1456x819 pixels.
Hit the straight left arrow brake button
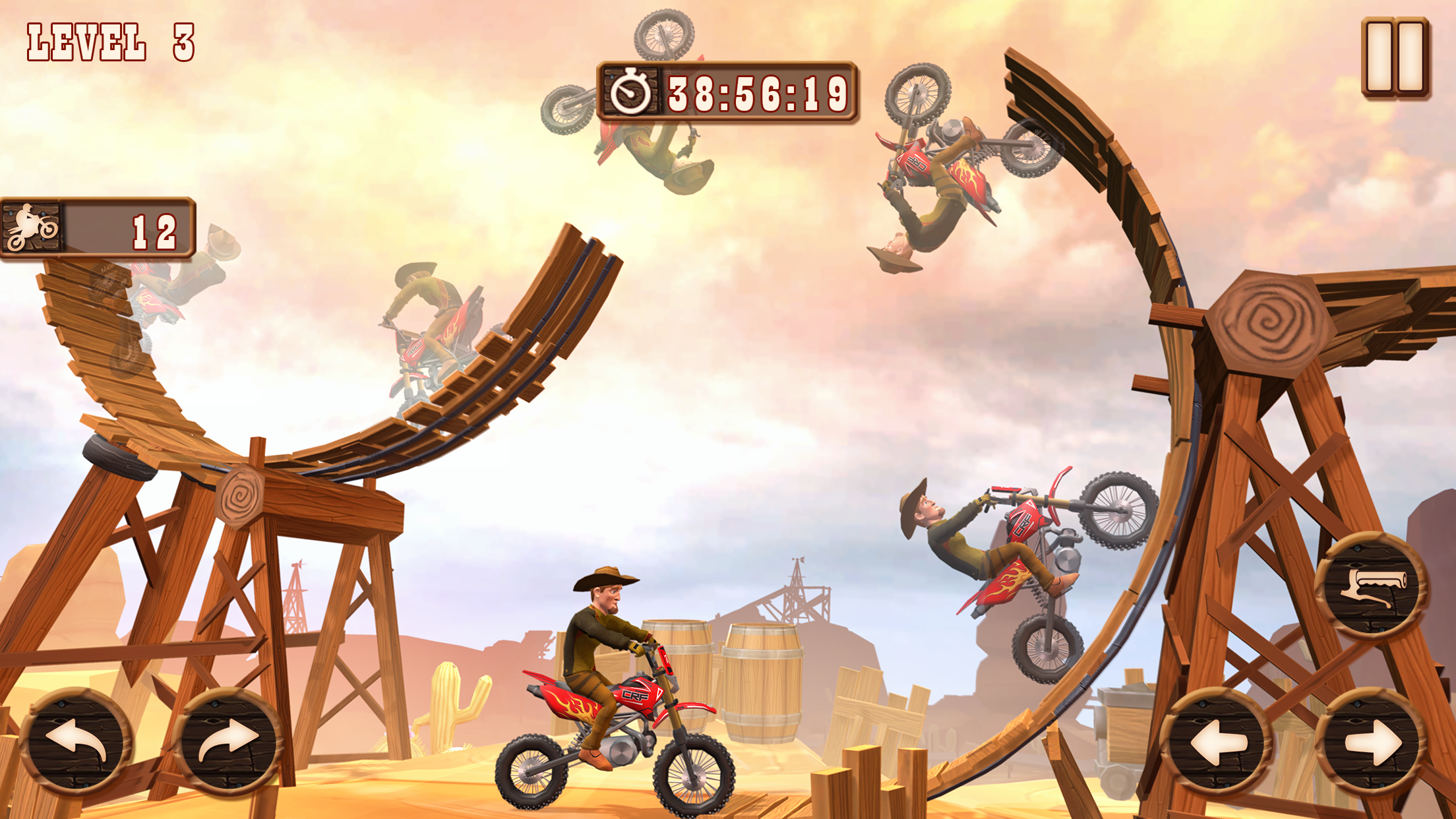pyautogui.click(x=1217, y=743)
